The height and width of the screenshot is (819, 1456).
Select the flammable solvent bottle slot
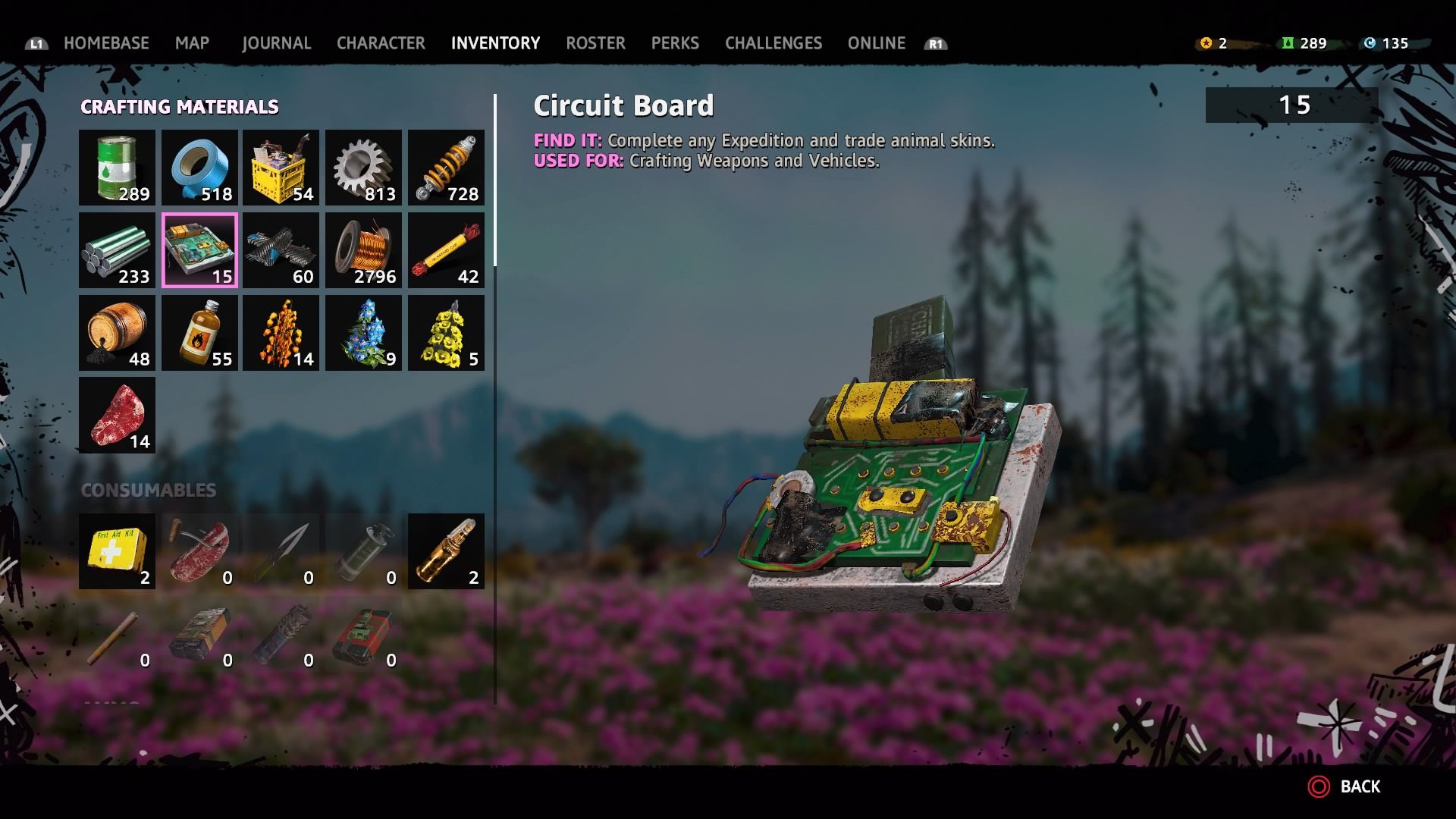[x=199, y=333]
